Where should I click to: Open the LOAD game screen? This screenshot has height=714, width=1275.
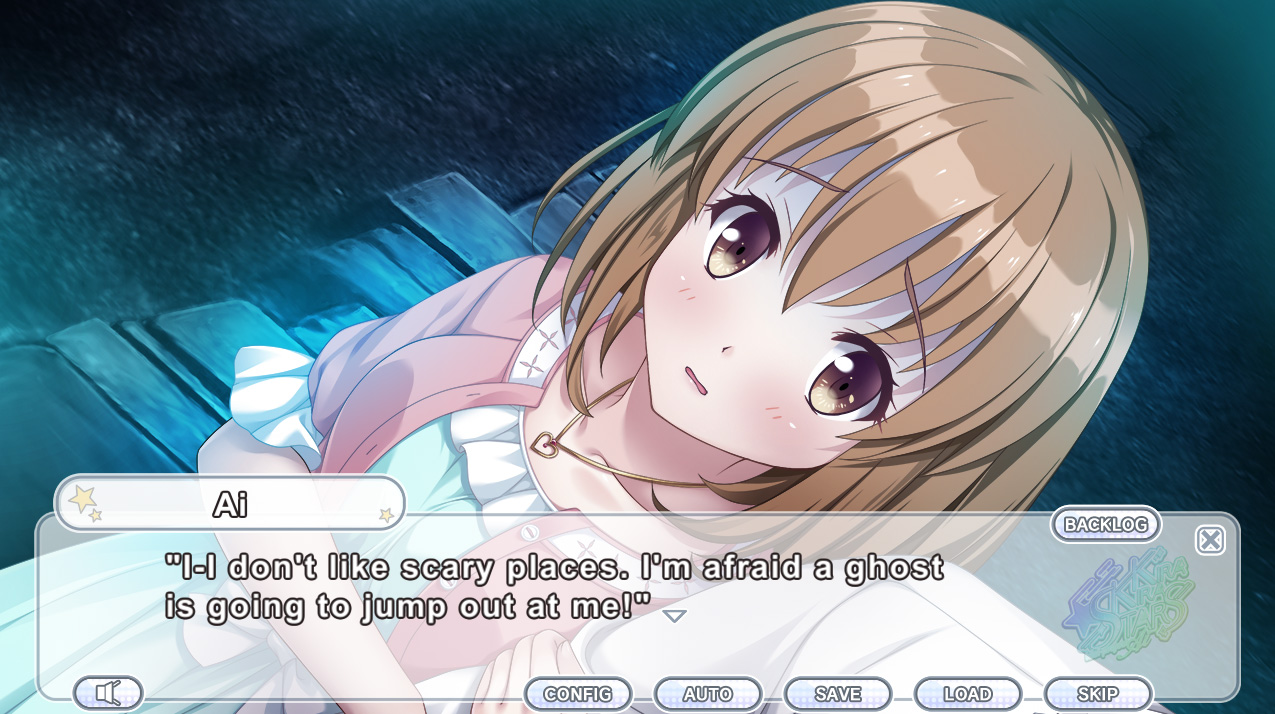tap(968, 694)
